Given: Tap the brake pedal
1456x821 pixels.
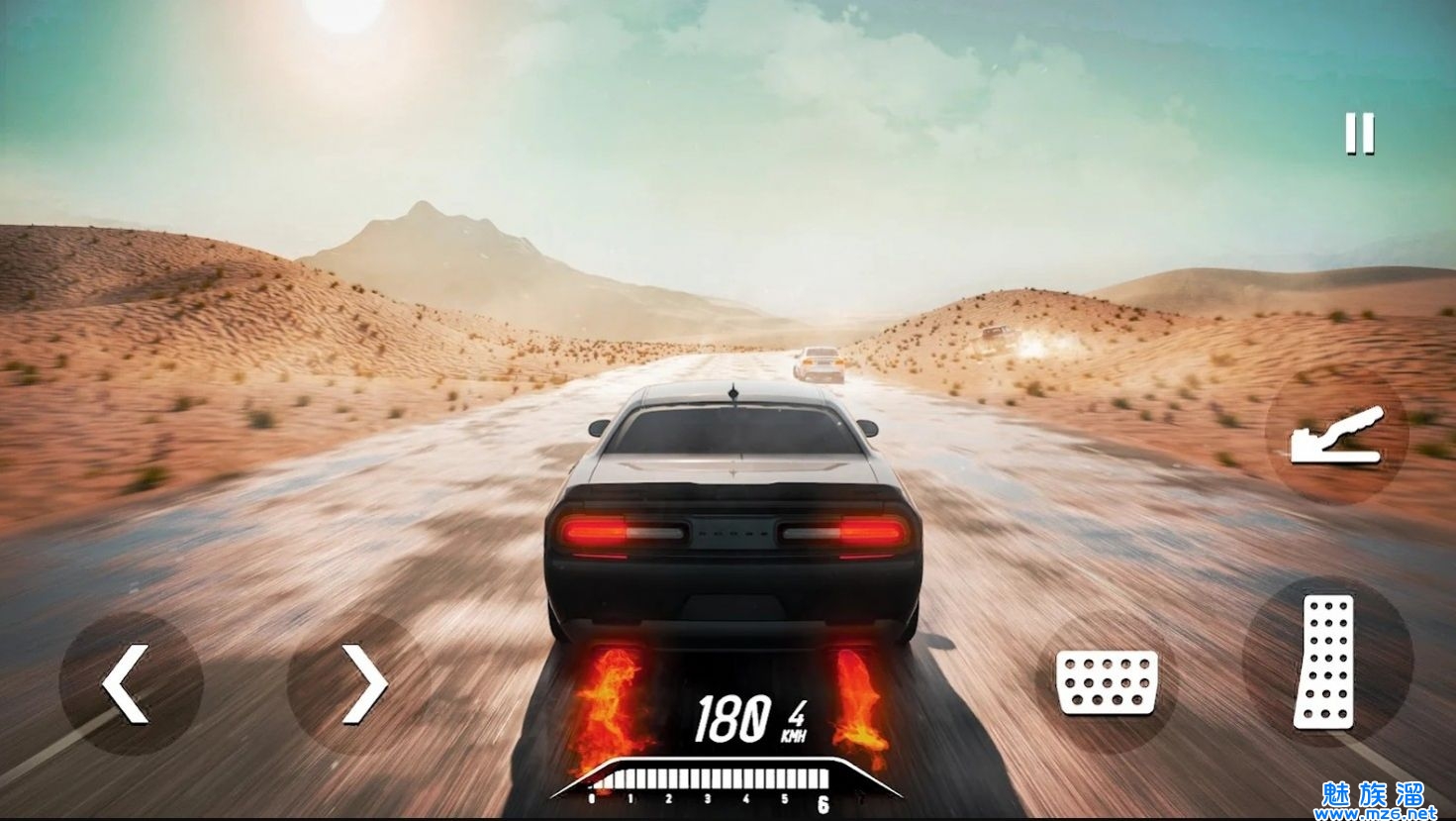Looking at the screenshot, I should coord(1107,681).
